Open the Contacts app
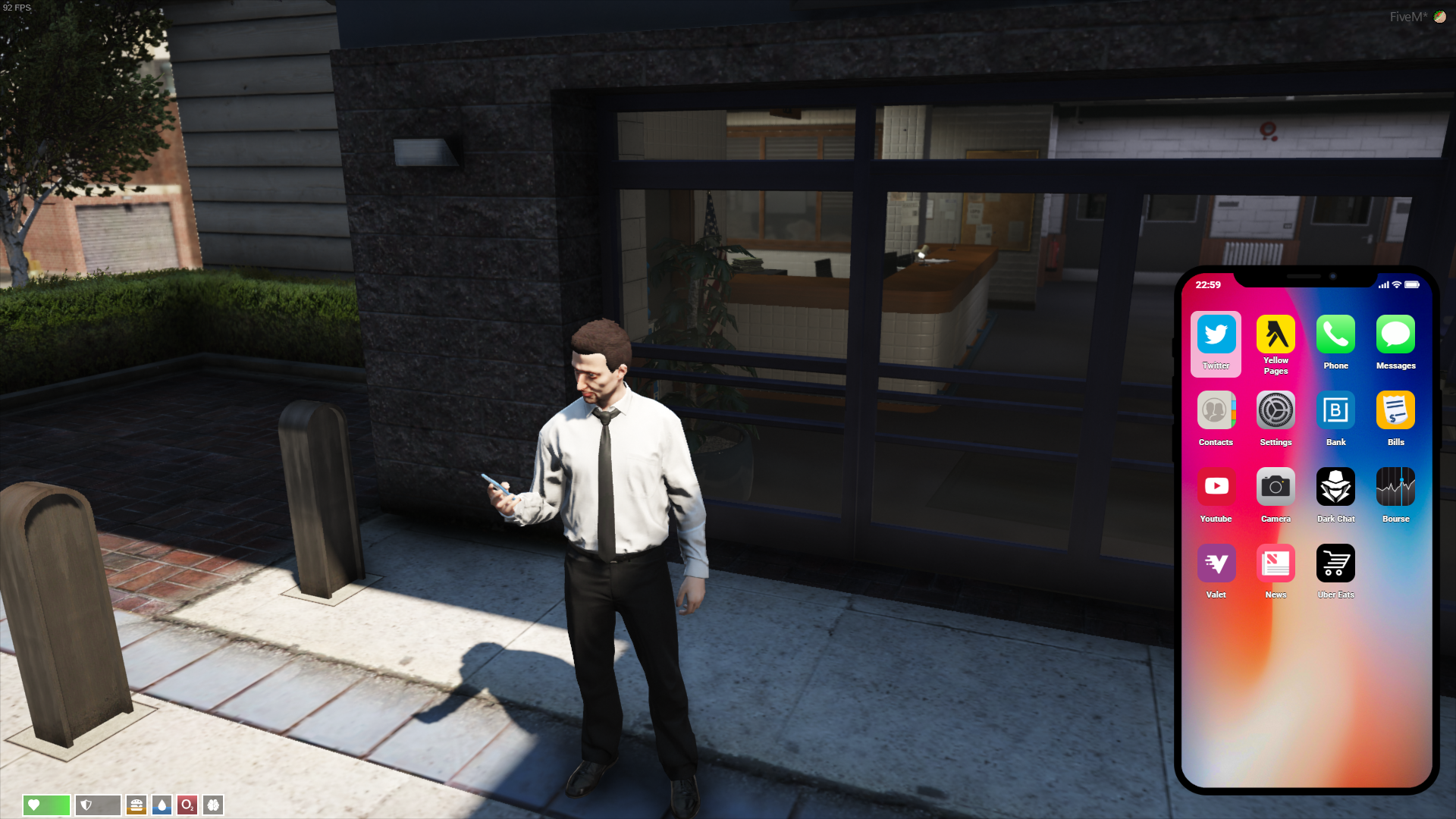This screenshot has height=819, width=1456. pyautogui.click(x=1216, y=411)
